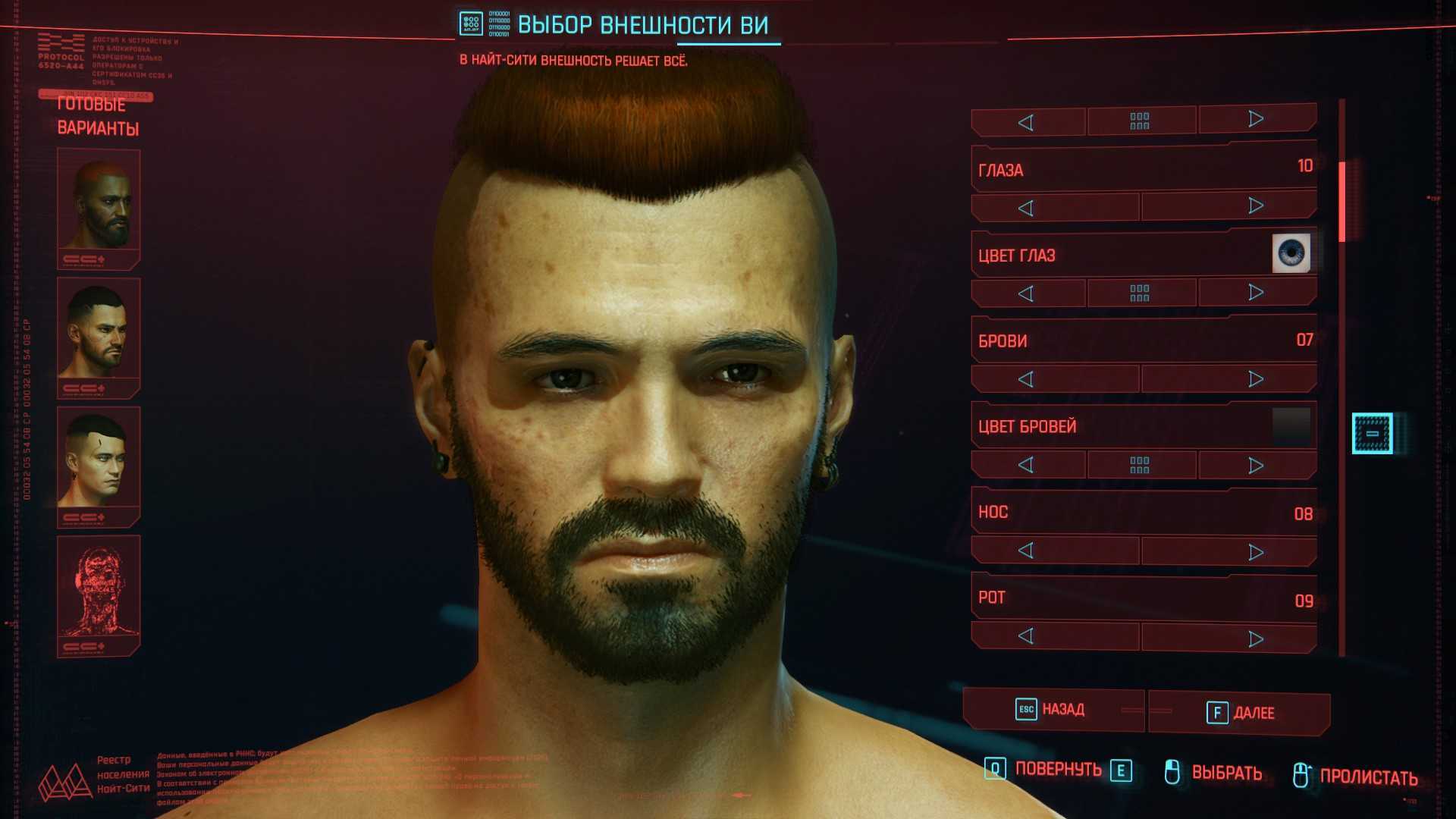The height and width of the screenshot is (819, 1456).
Task: Select previous mouth under РОТ
Action: coord(1026,636)
